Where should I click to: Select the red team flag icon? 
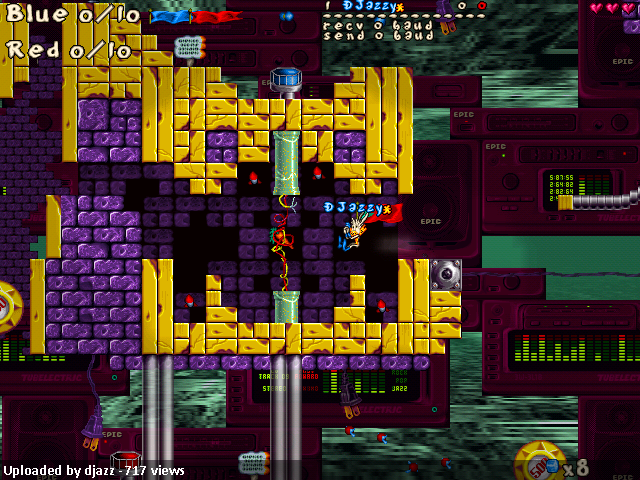(214, 17)
